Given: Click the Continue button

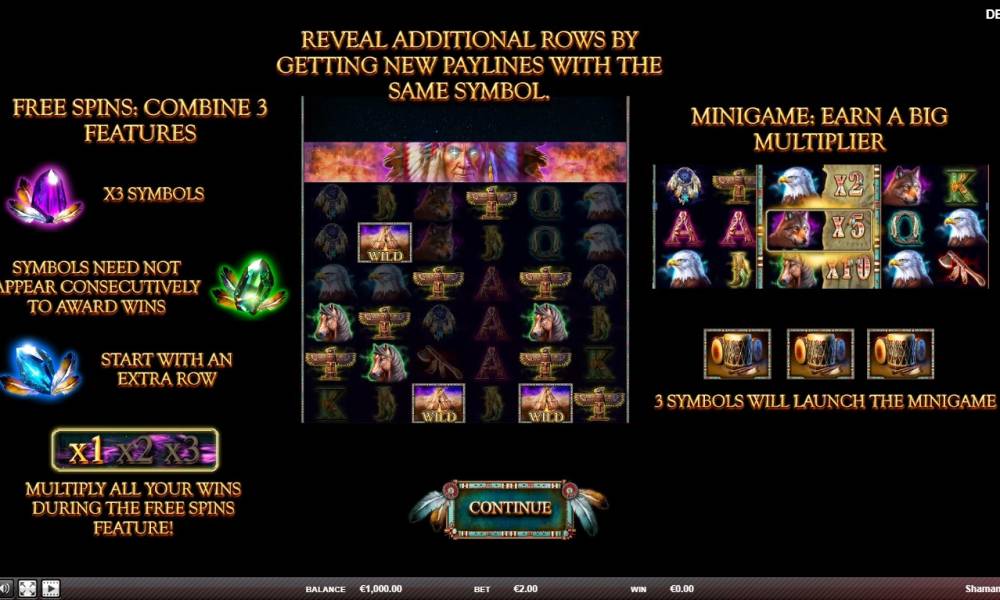Looking at the screenshot, I should coord(510,507).
